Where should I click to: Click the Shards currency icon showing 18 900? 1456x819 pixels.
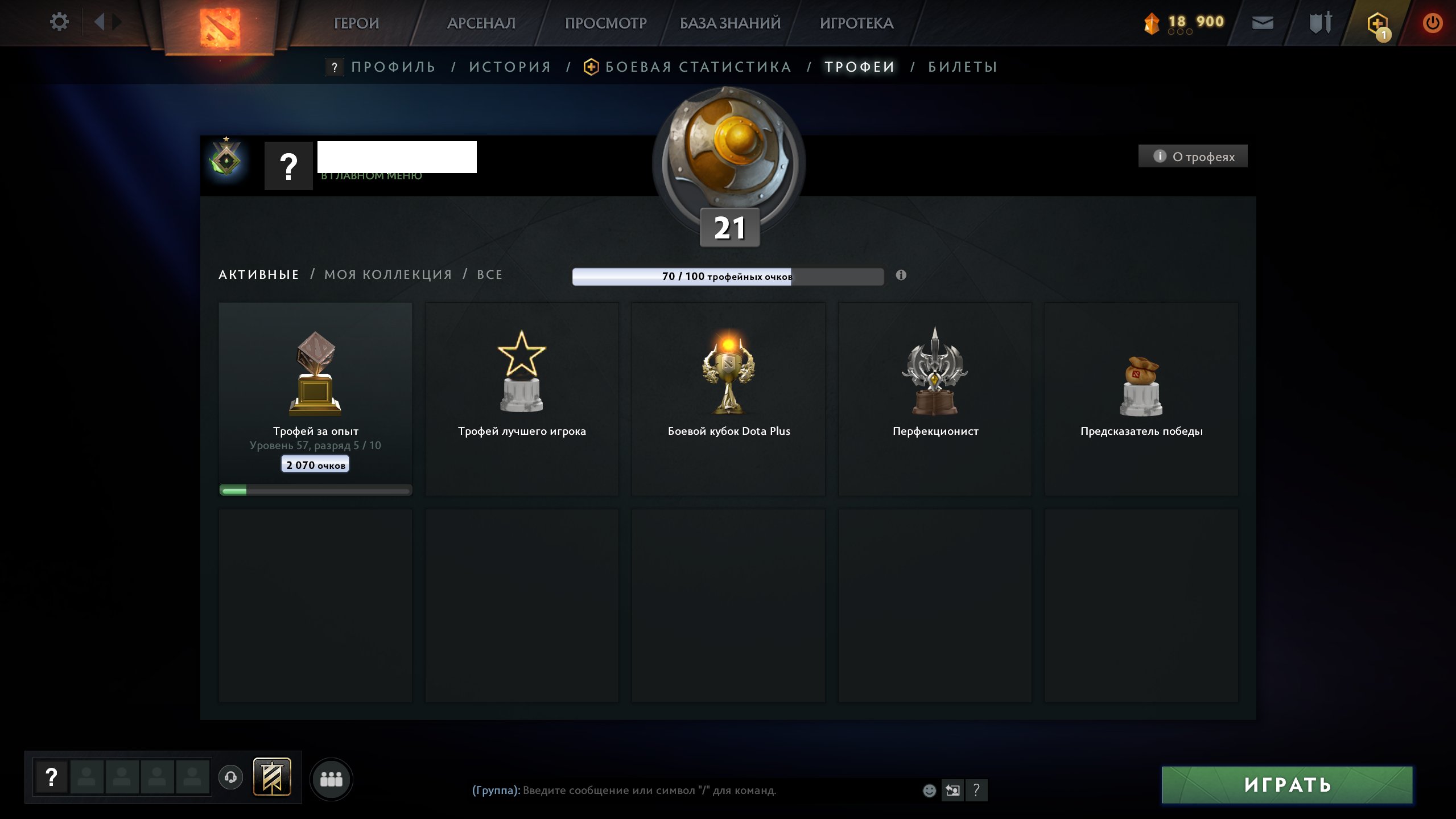tap(1152, 21)
